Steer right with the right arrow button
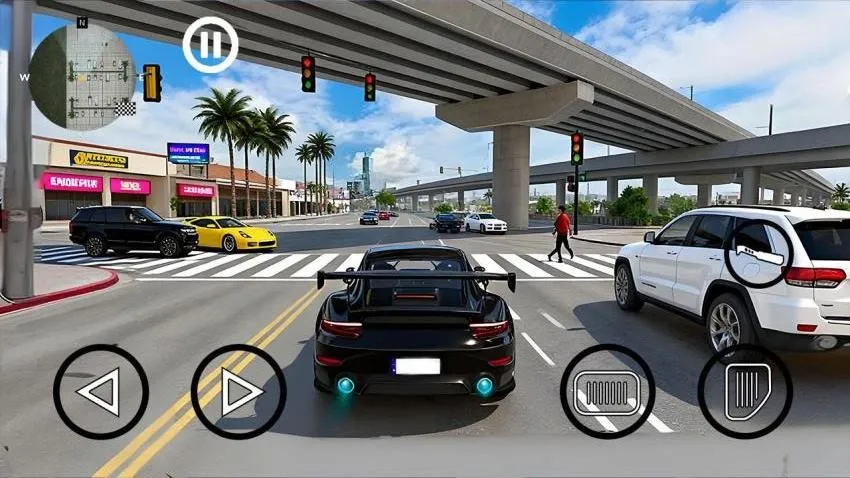This screenshot has height=478, width=850. coord(238,391)
